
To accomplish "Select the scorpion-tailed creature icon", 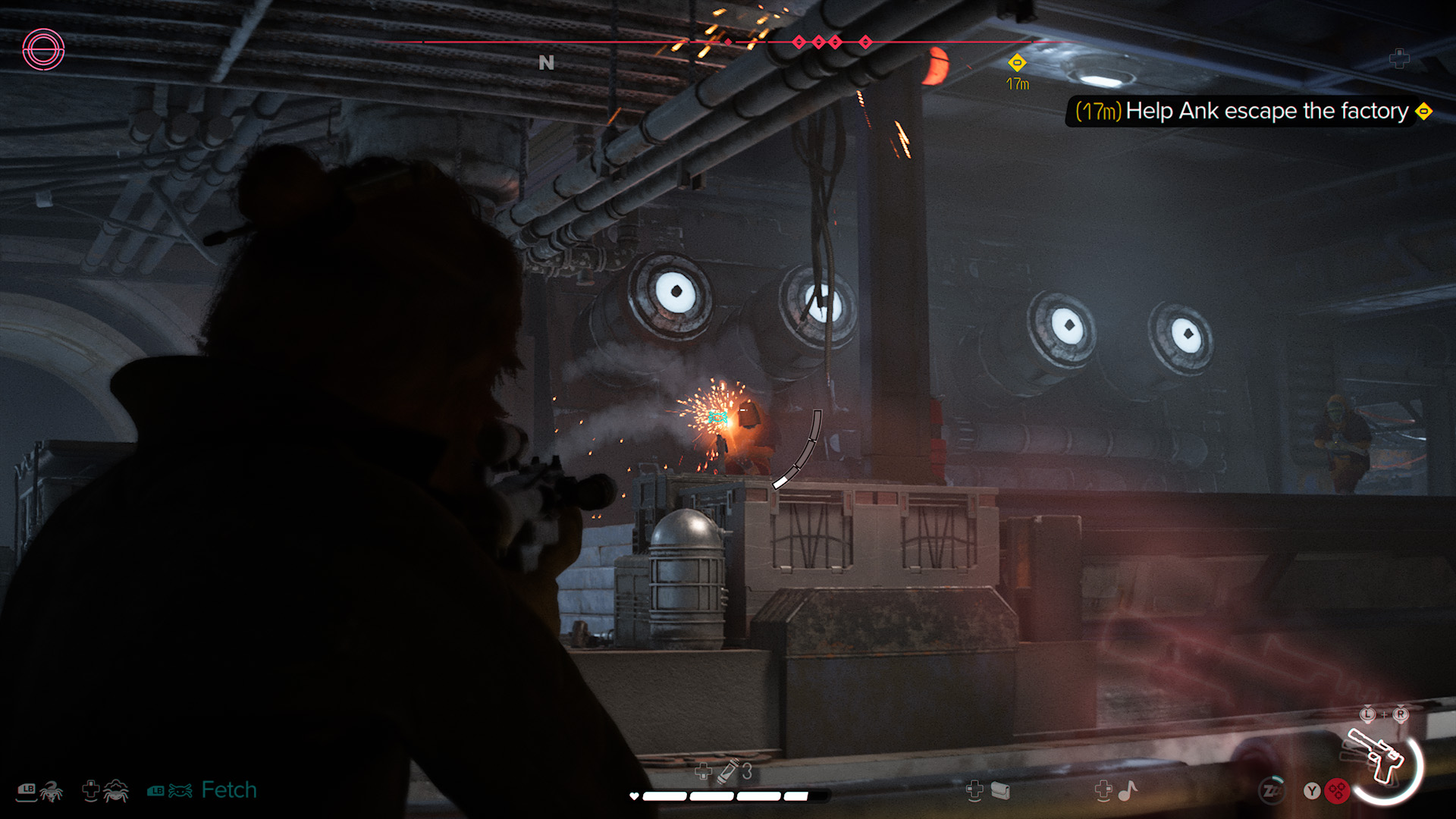I will click(x=51, y=791).
